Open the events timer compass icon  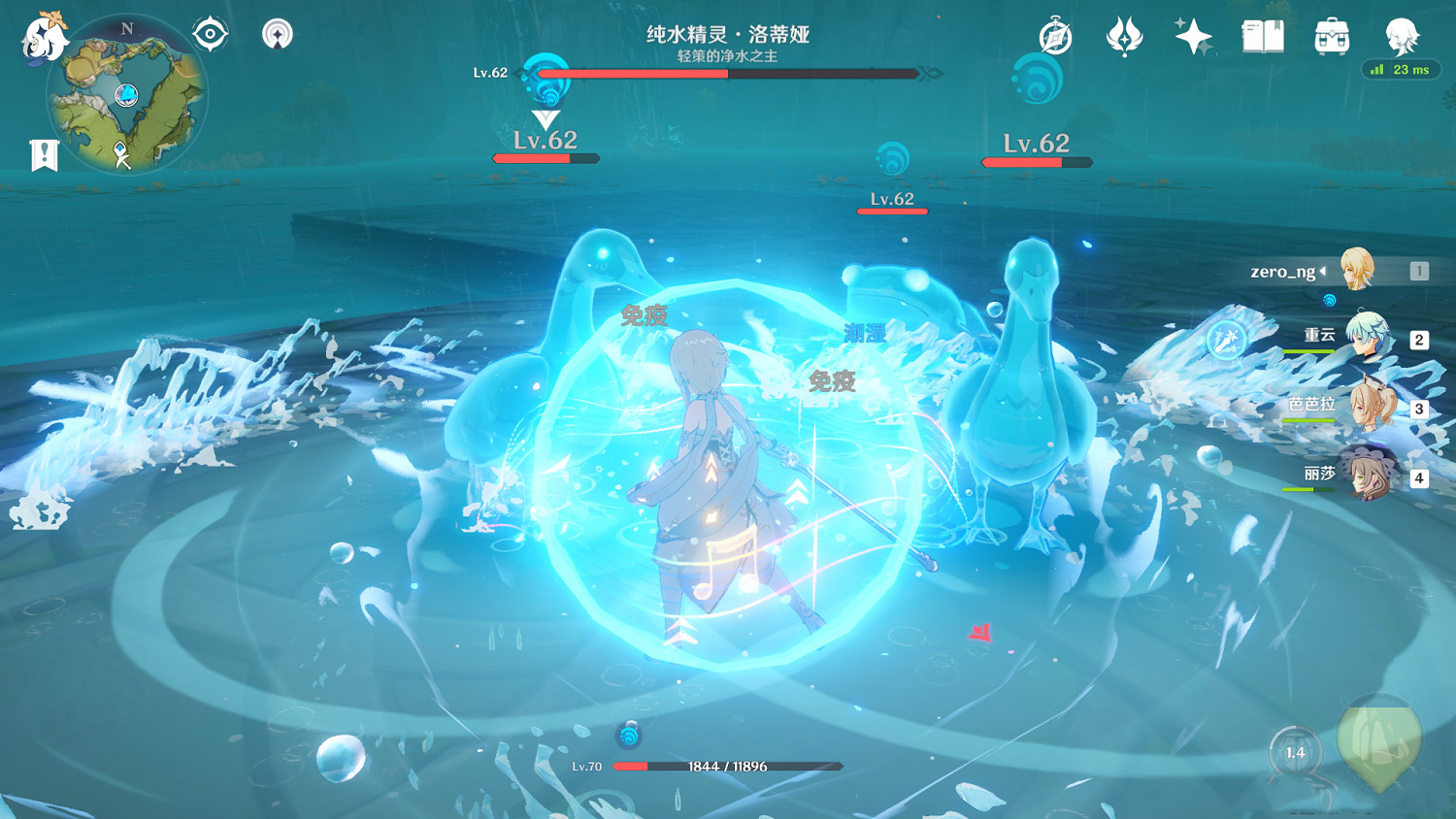(x=1053, y=36)
